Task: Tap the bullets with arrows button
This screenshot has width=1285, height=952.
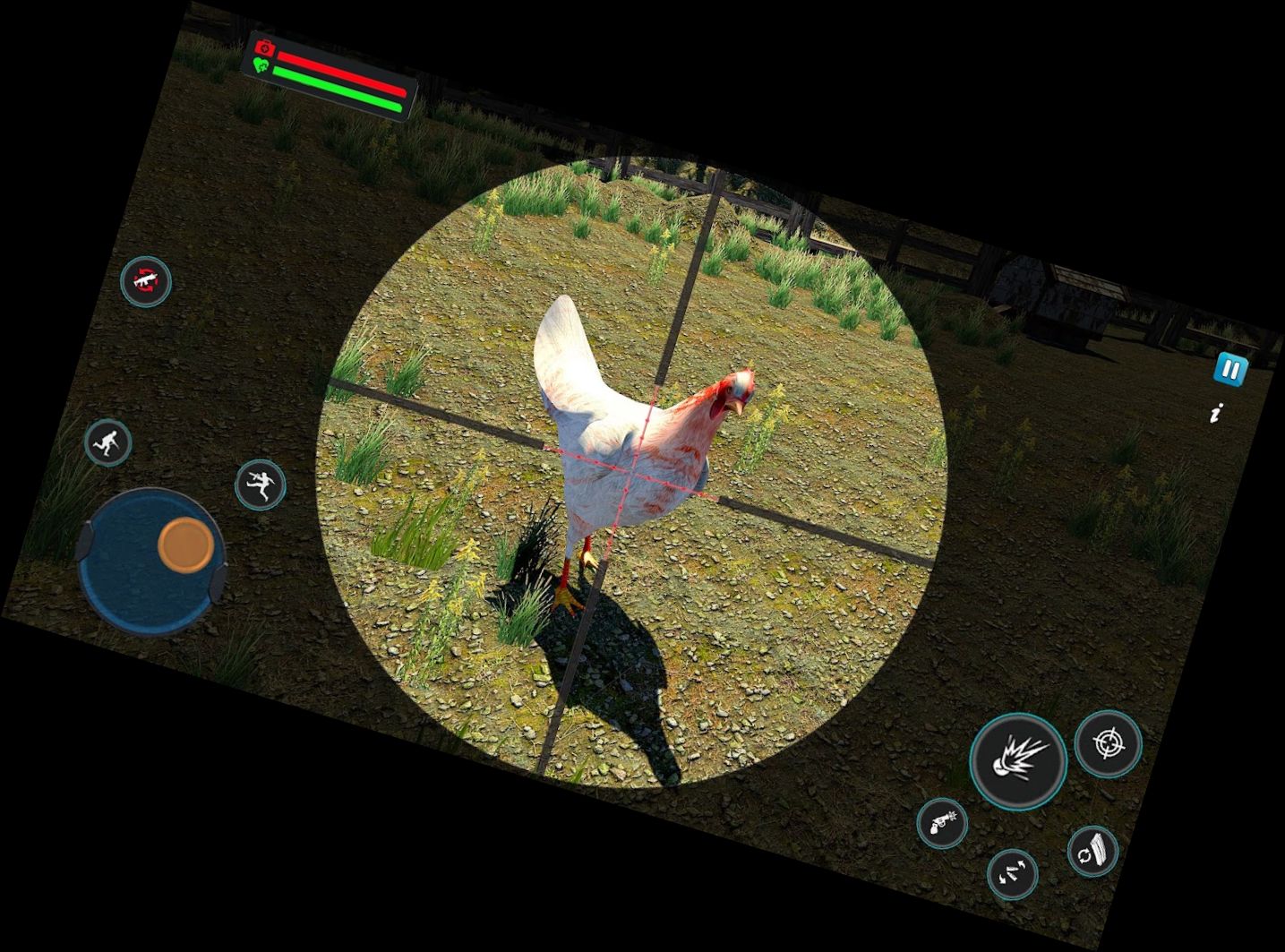Action: click(1013, 873)
